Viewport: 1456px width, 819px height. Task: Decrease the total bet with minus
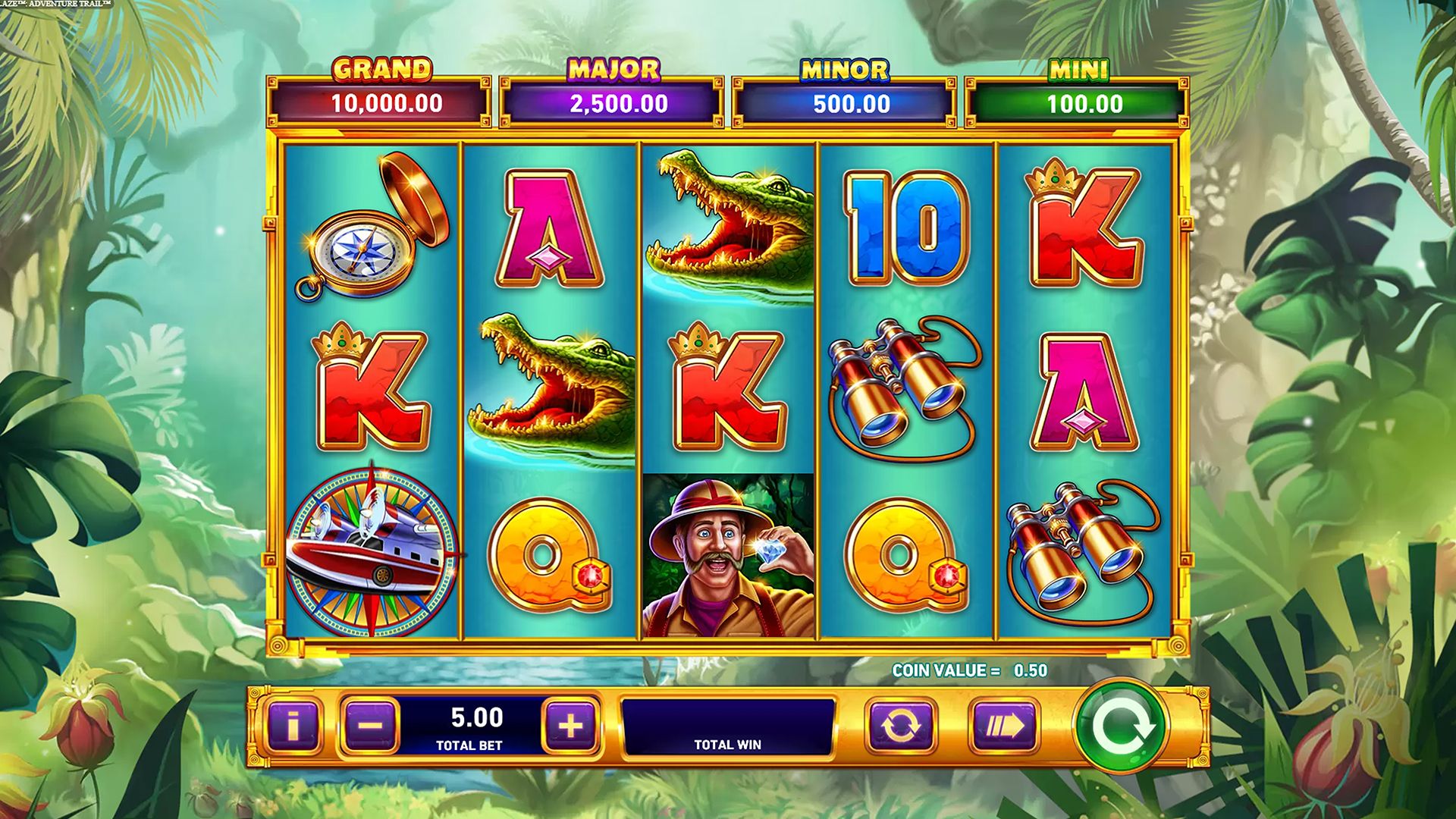coord(370,726)
